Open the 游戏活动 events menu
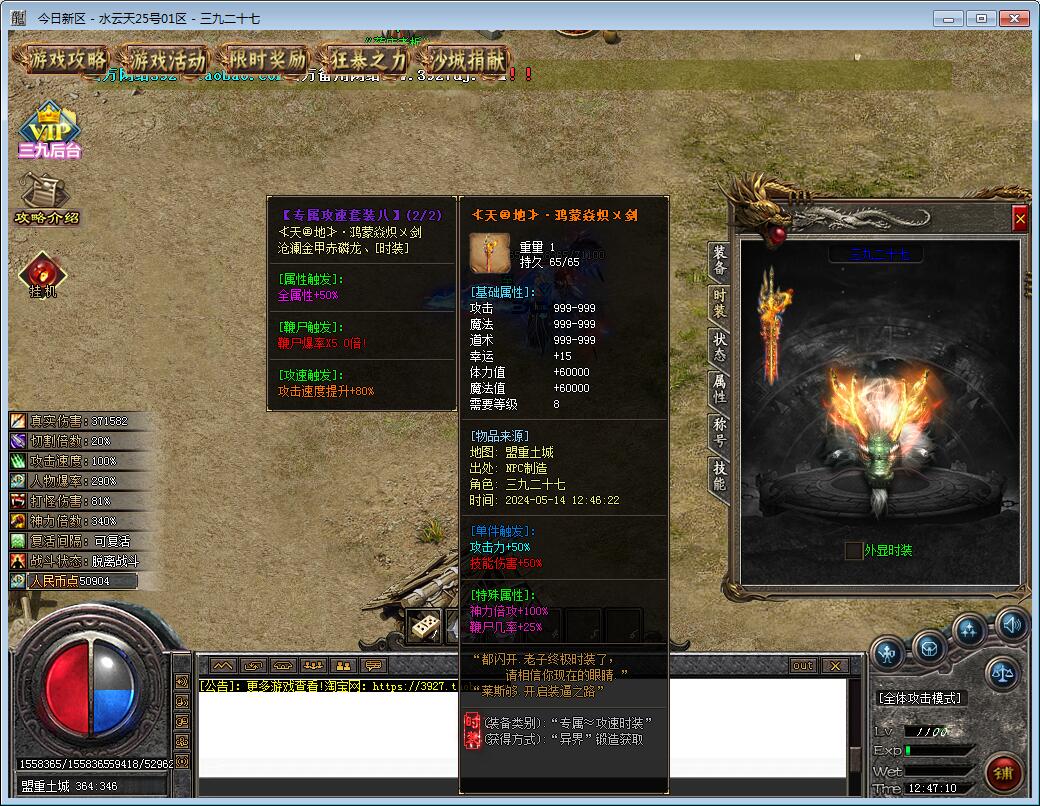 click(x=168, y=60)
